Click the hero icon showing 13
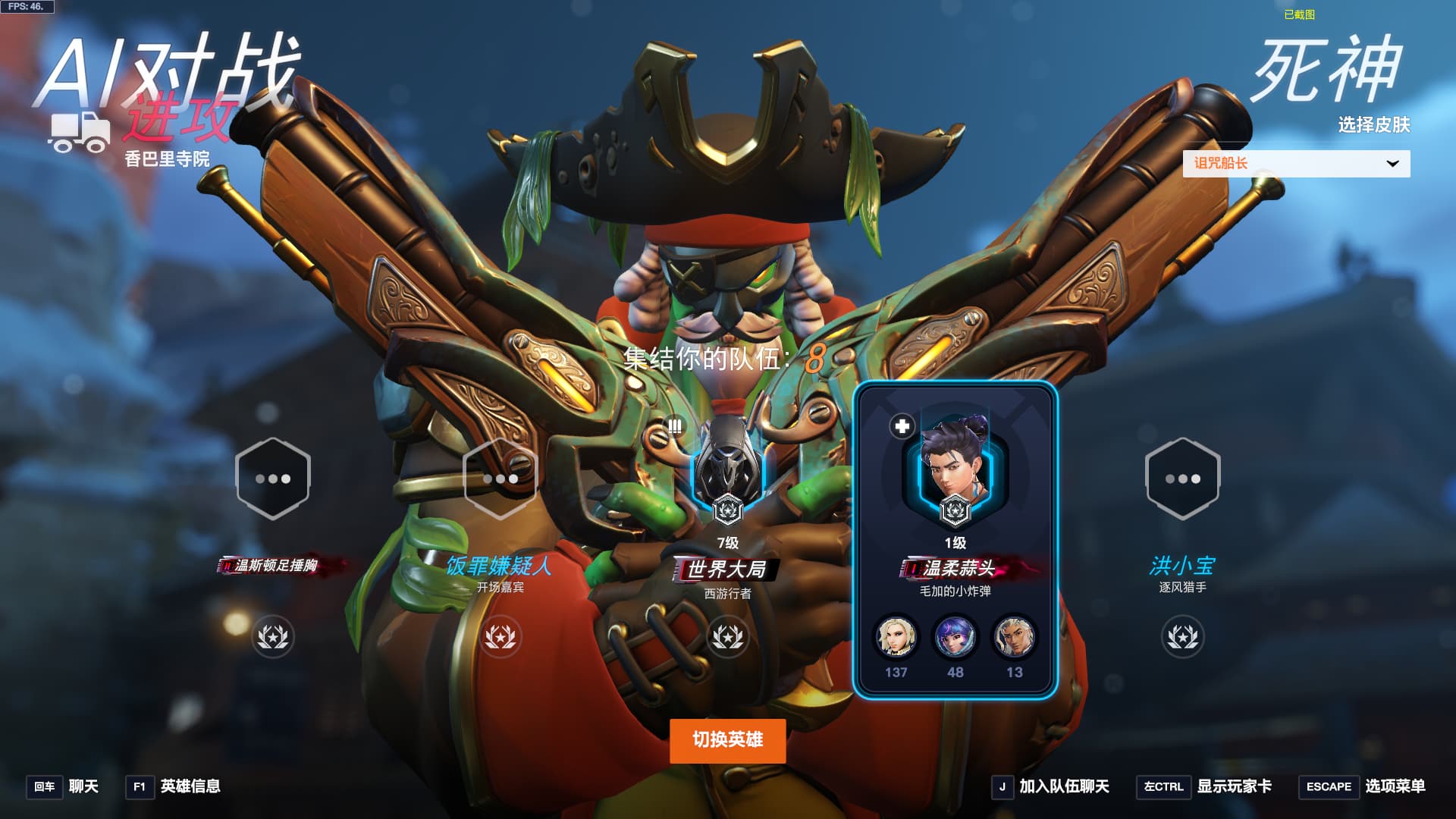This screenshot has width=1456, height=819. tap(1014, 637)
